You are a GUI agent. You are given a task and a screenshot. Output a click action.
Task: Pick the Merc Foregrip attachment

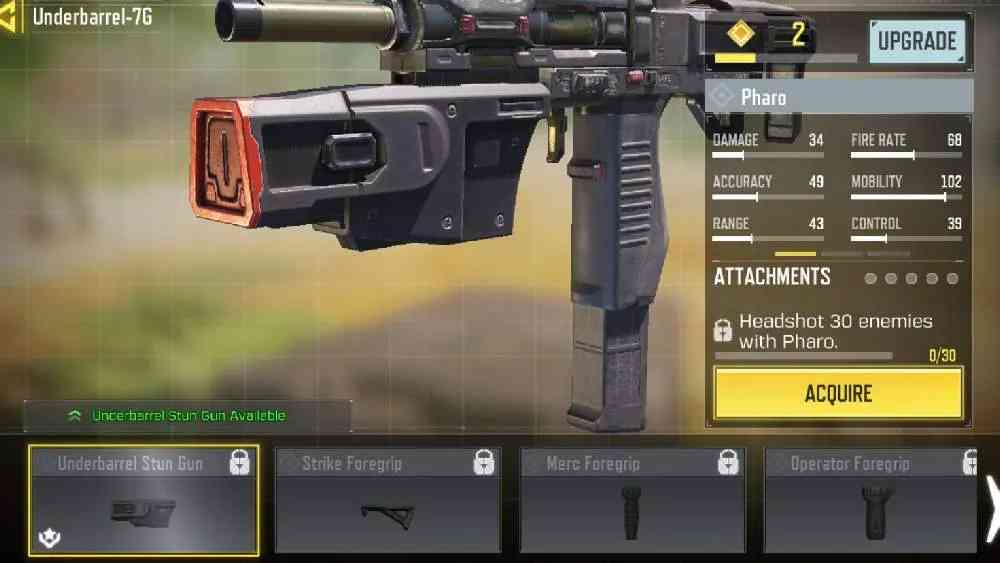point(632,500)
